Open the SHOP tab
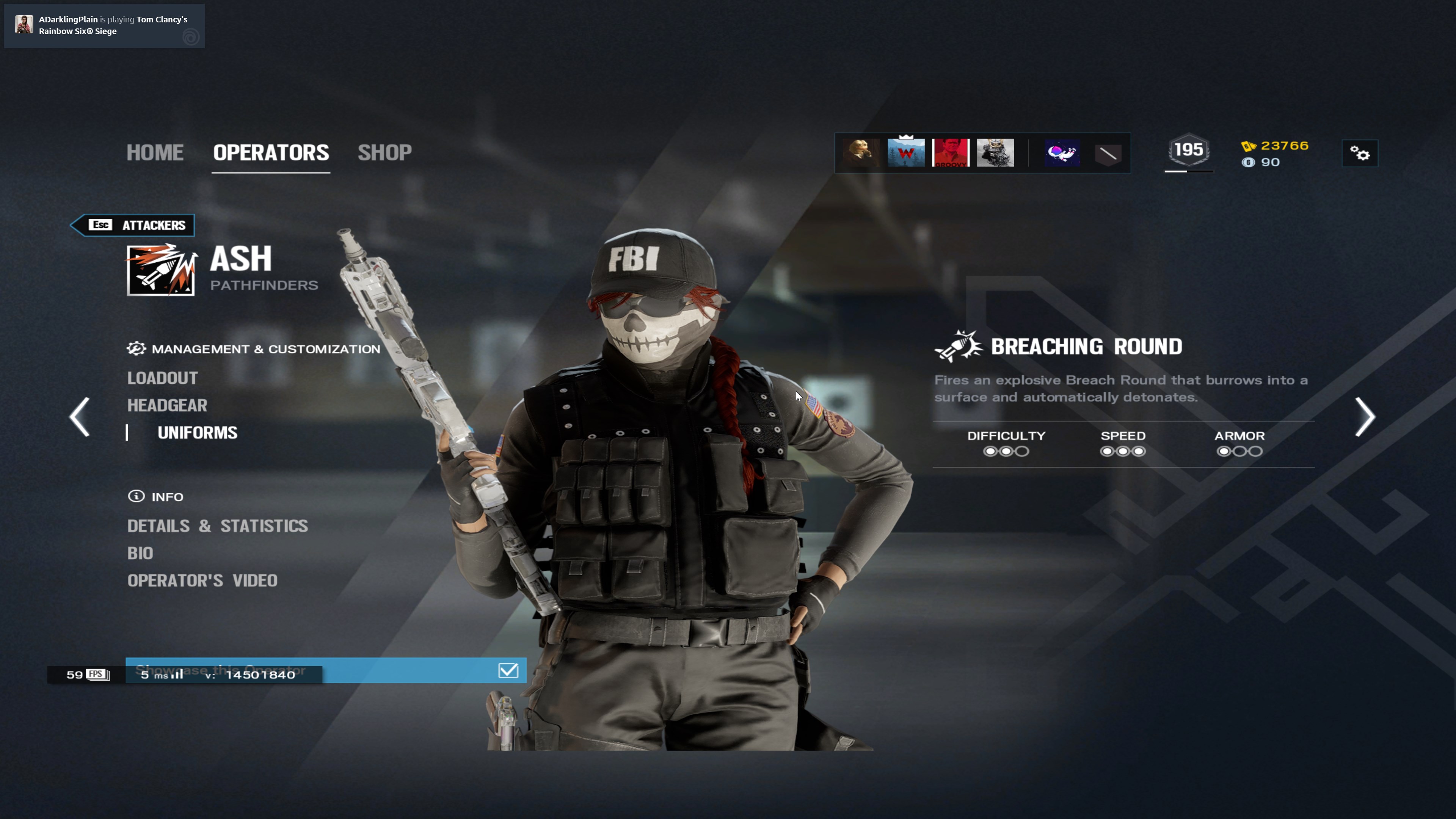Image resolution: width=1456 pixels, height=819 pixels. pos(384,152)
